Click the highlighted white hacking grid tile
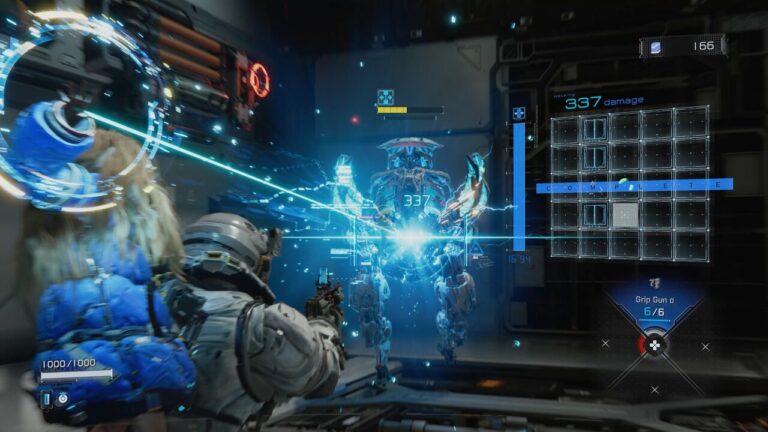This screenshot has width=768, height=432. [x=625, y=214]
